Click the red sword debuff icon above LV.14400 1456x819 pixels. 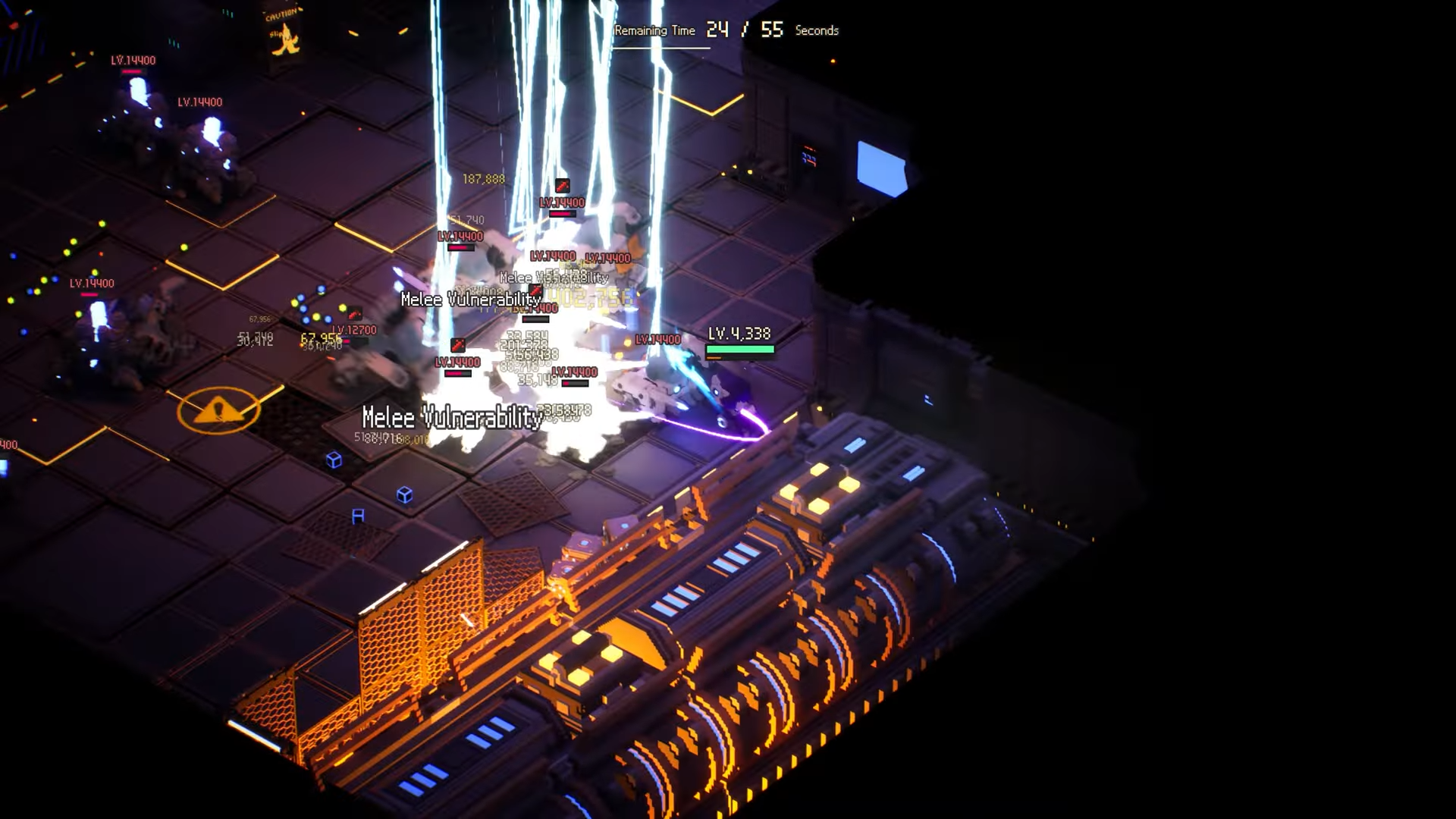pyautogui.click(x=562, y=186)
